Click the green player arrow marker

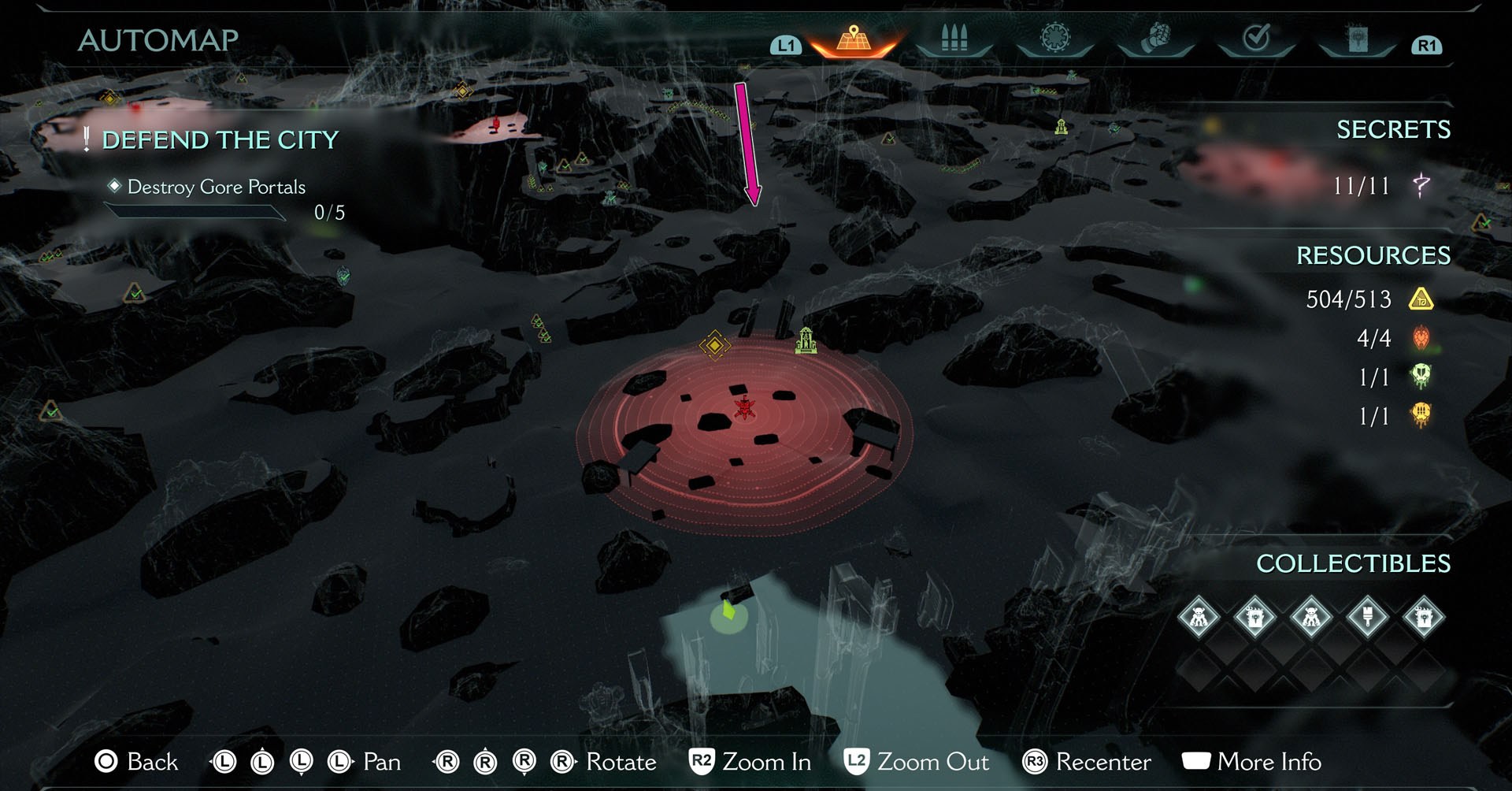728,612
